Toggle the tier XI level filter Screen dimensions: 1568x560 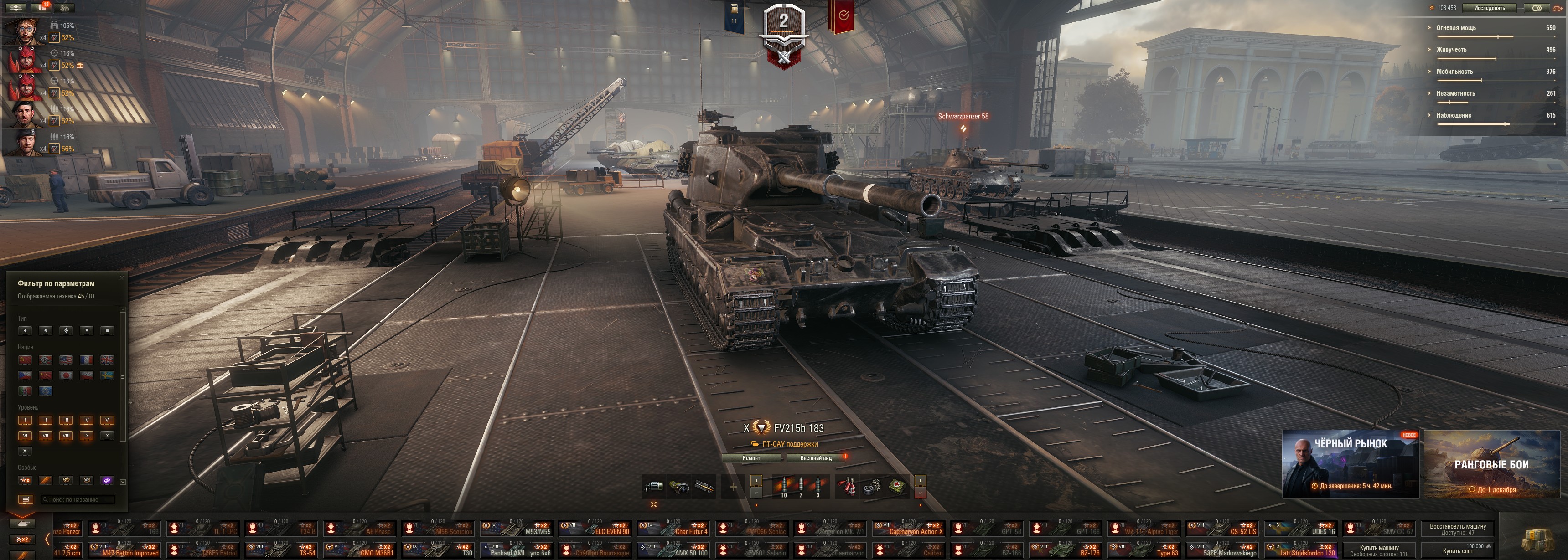25,451
